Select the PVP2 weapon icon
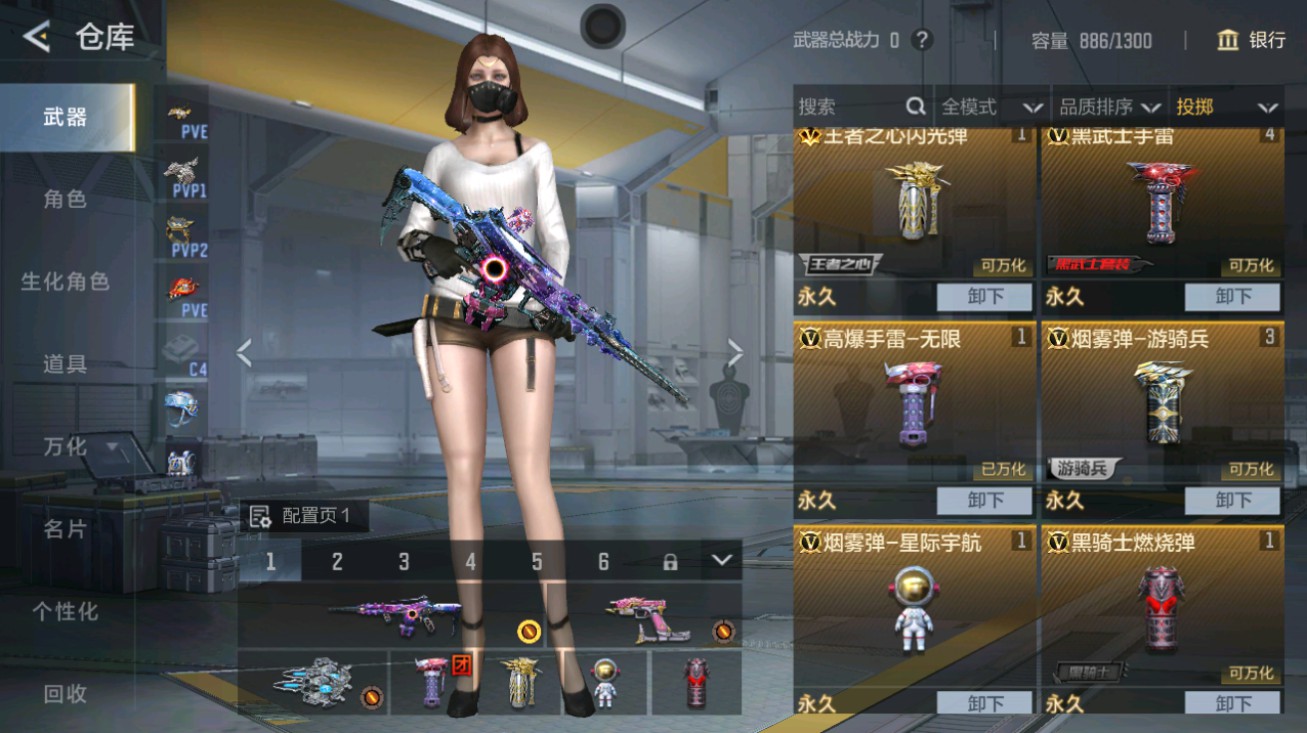Image resolution: width=1307 pixels, height=733 pixels. pos(181,235)
